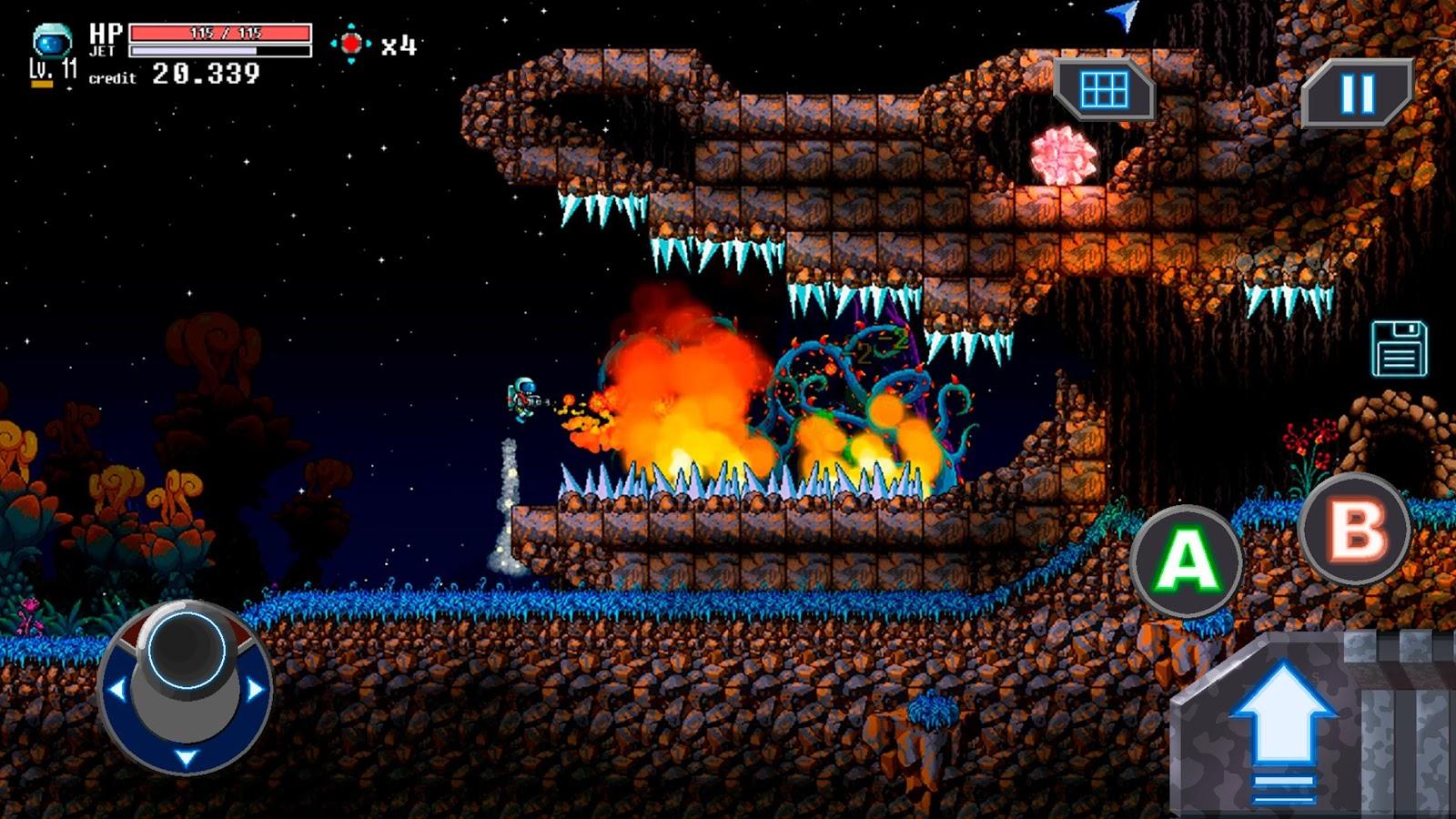This screenshot has width=1456, height=819.
Task: Tap the red B action button
Action: (x=1355, y=528)
